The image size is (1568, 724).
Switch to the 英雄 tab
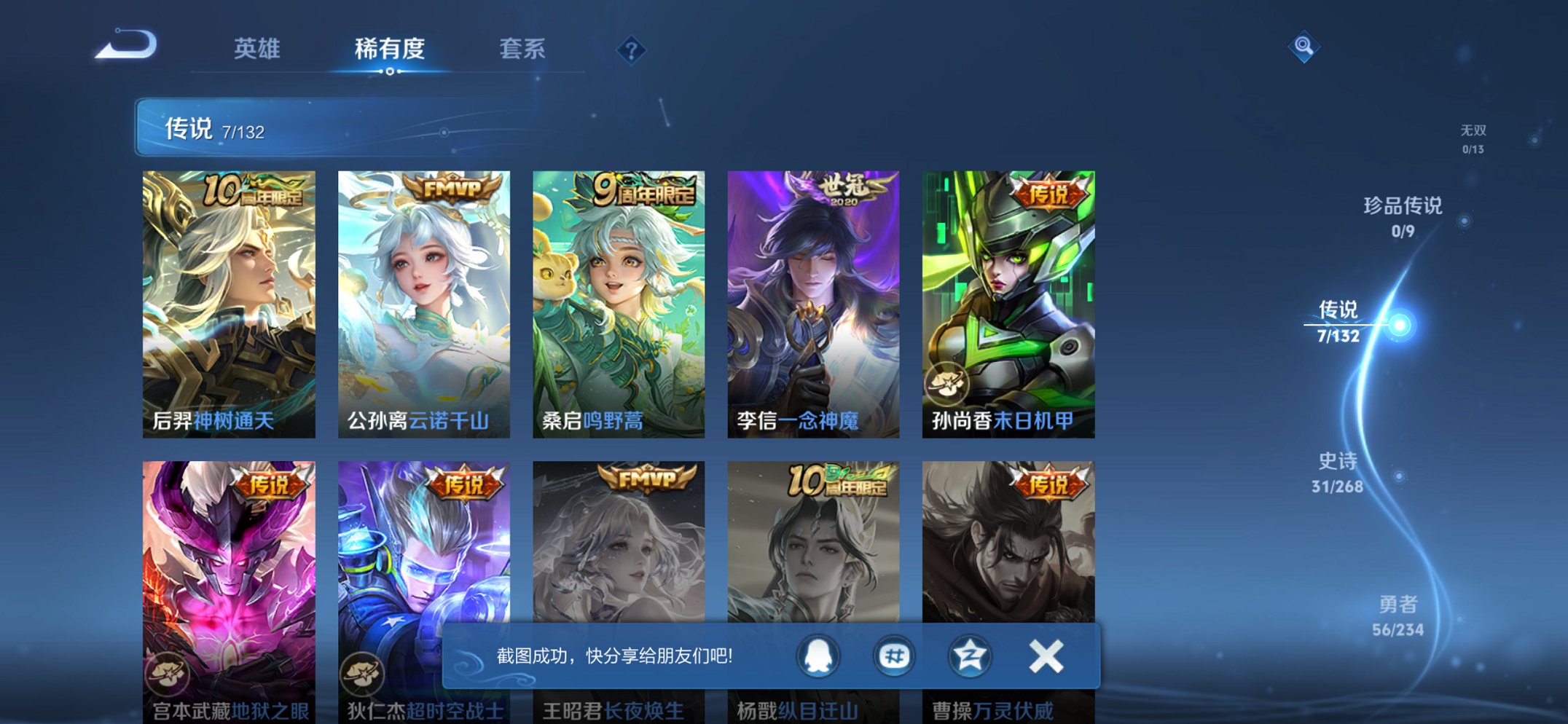(x=256, y=49)
